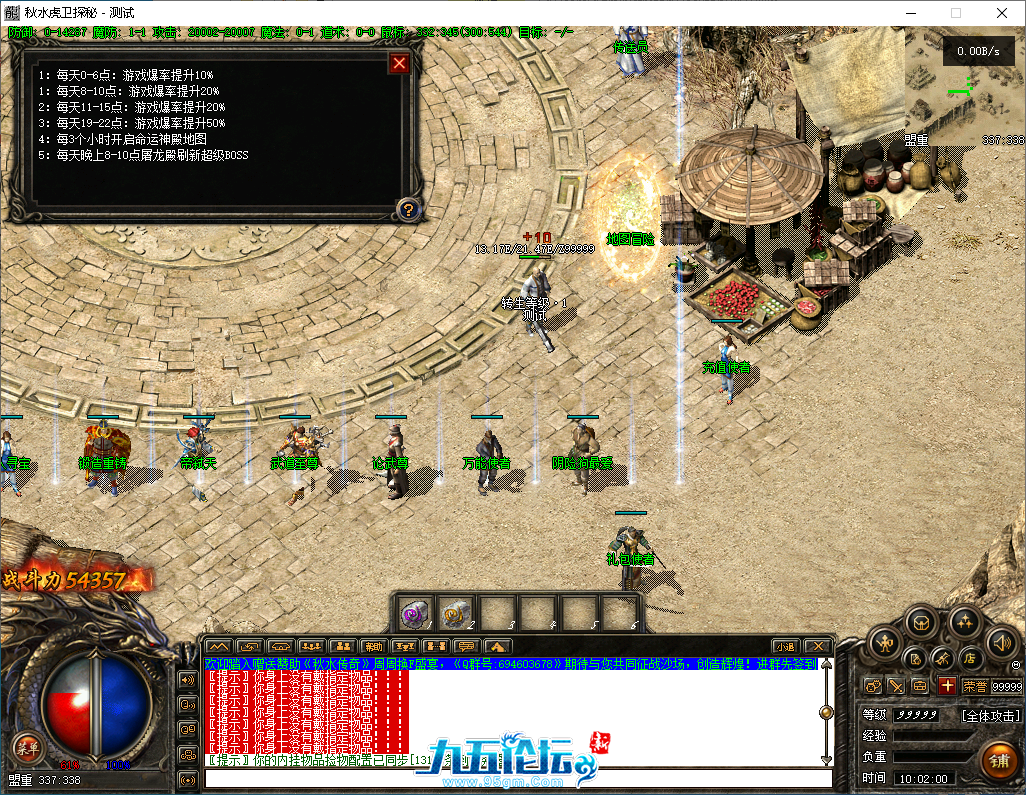Close the drop-rate info panel
This screenshot has height=795, width=1026.
click(x=399, y=64)
